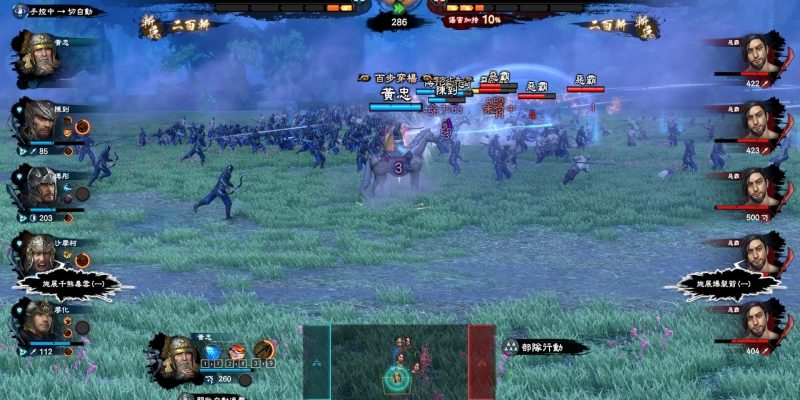This screenshot has height=400, width=800.
Task: Select the ally general portrait showing 112 troops
Action: [x=40, y=322]
